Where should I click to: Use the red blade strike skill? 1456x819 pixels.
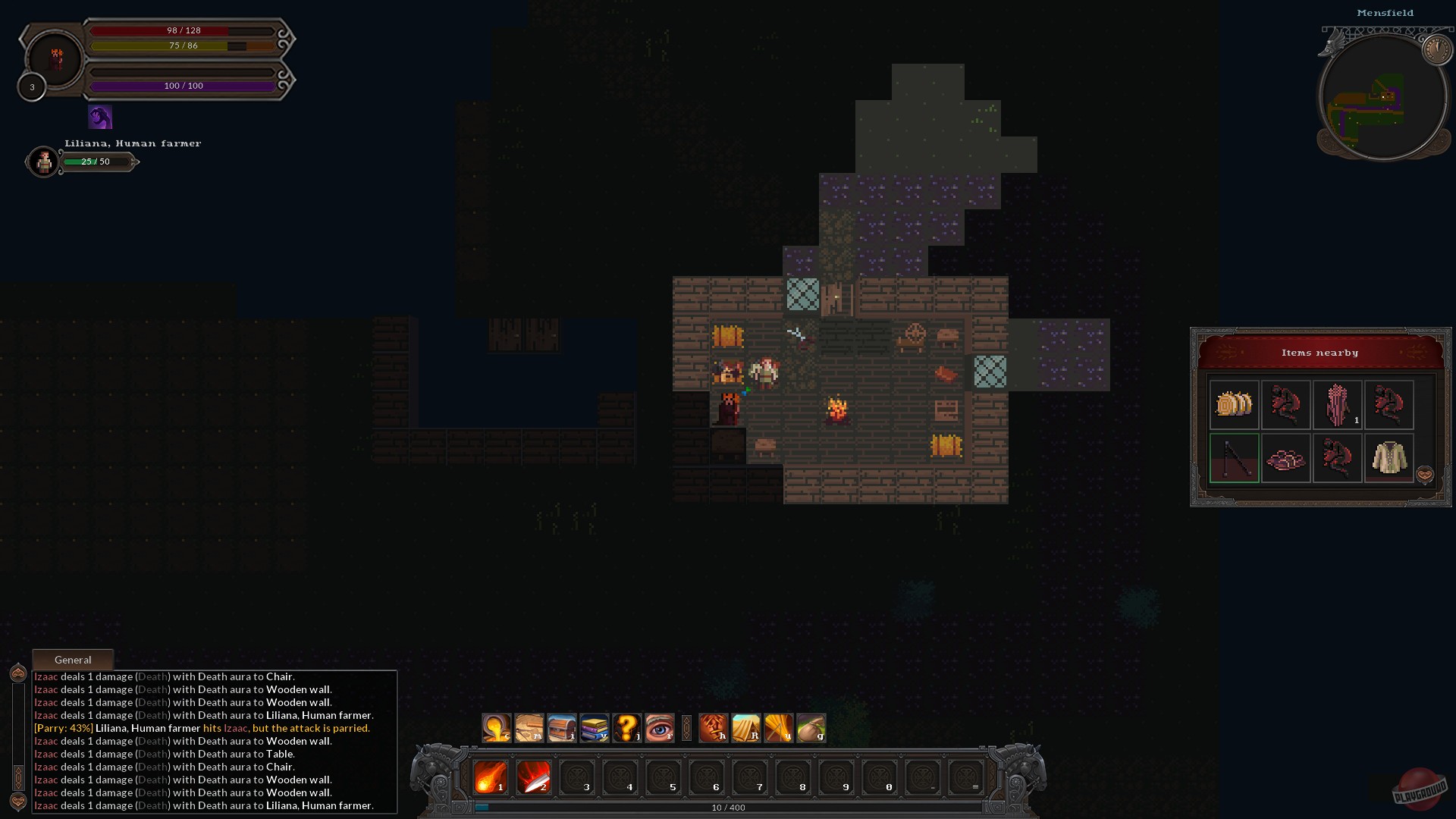pos(534,777)
